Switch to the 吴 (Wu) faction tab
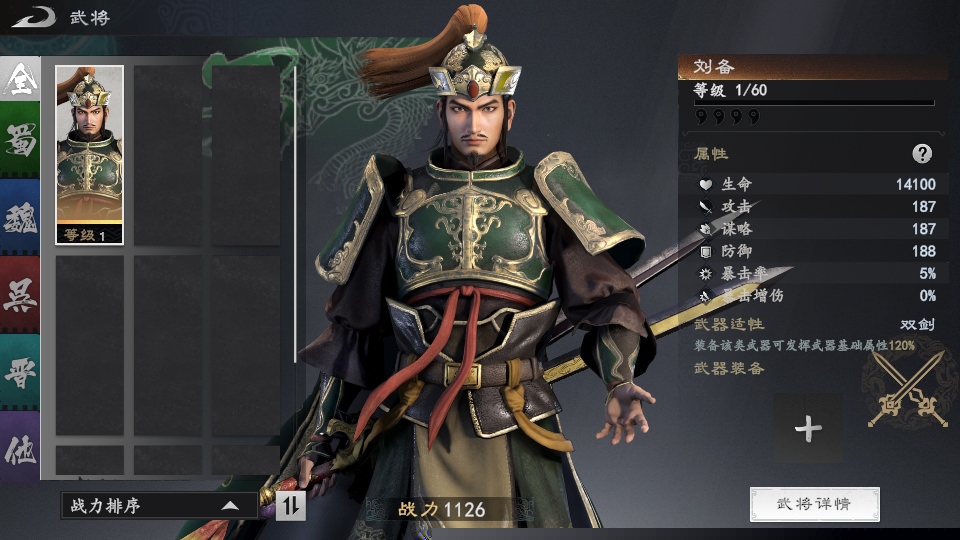 coord(20,293)
